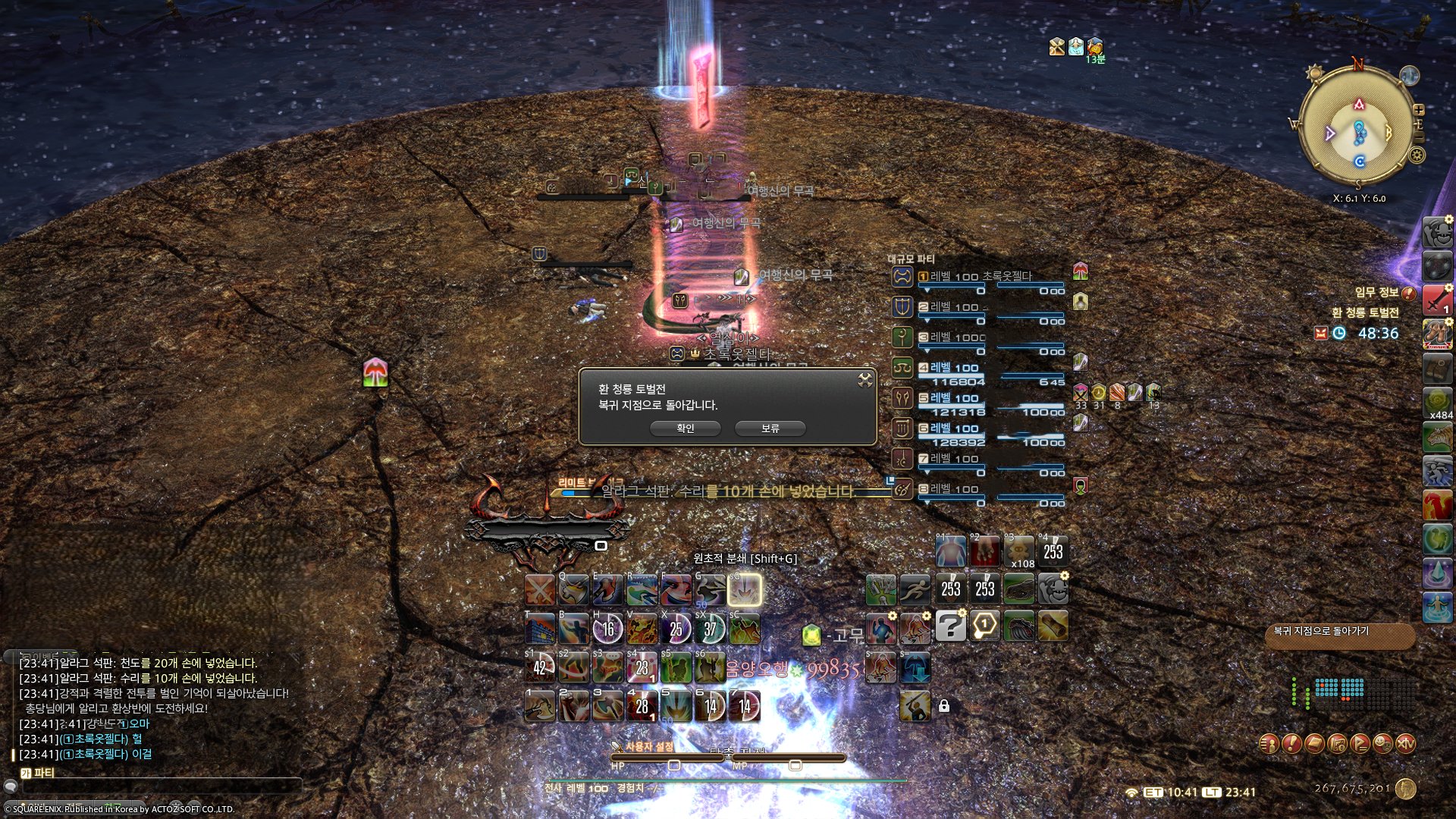Click the white question mark hotbar icon
Viewport: 1456px width, 819px height.
pos(950,626)
